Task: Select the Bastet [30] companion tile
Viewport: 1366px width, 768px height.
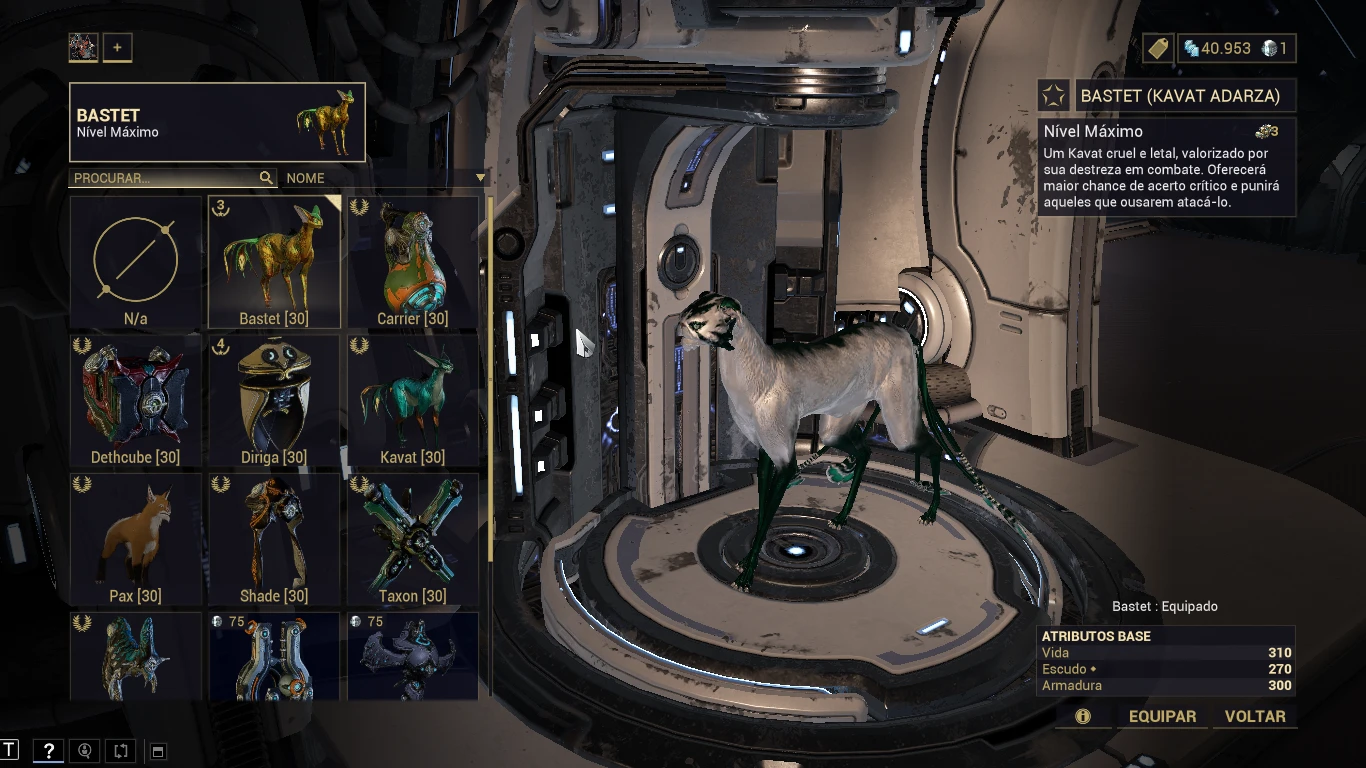Action: click(x=274, y=262)
